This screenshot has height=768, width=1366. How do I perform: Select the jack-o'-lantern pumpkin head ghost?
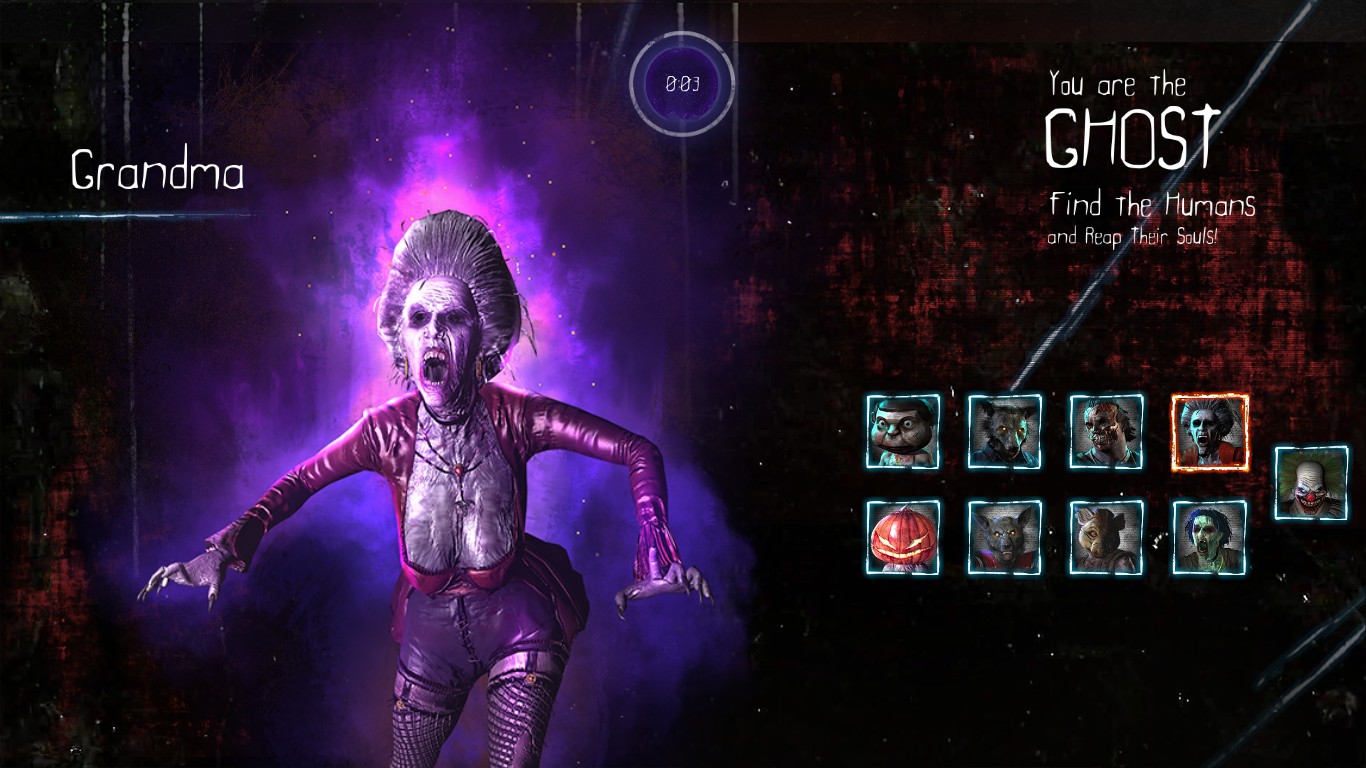point(903,537)
